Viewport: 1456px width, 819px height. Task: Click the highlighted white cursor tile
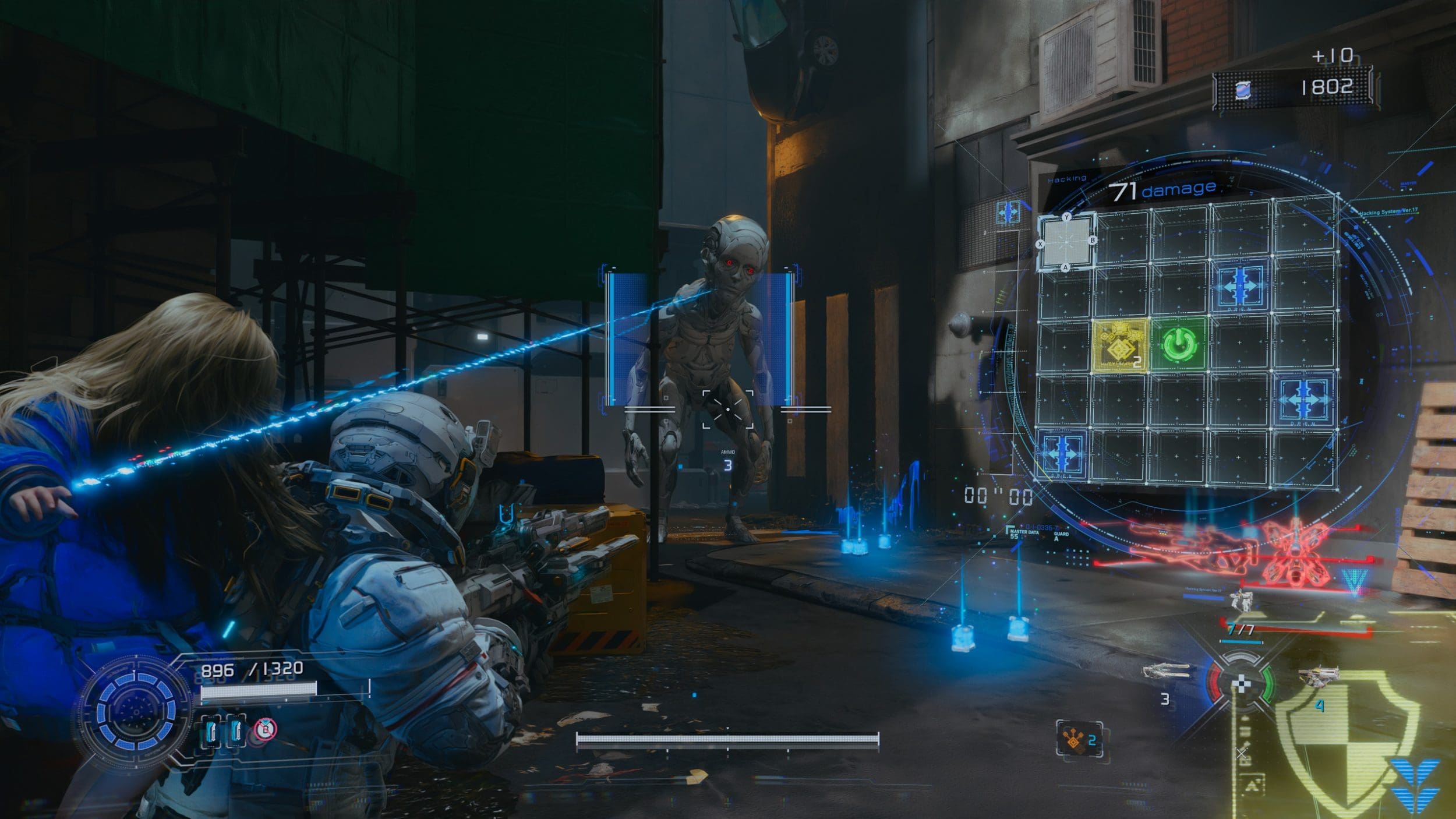click(1066, 241)
